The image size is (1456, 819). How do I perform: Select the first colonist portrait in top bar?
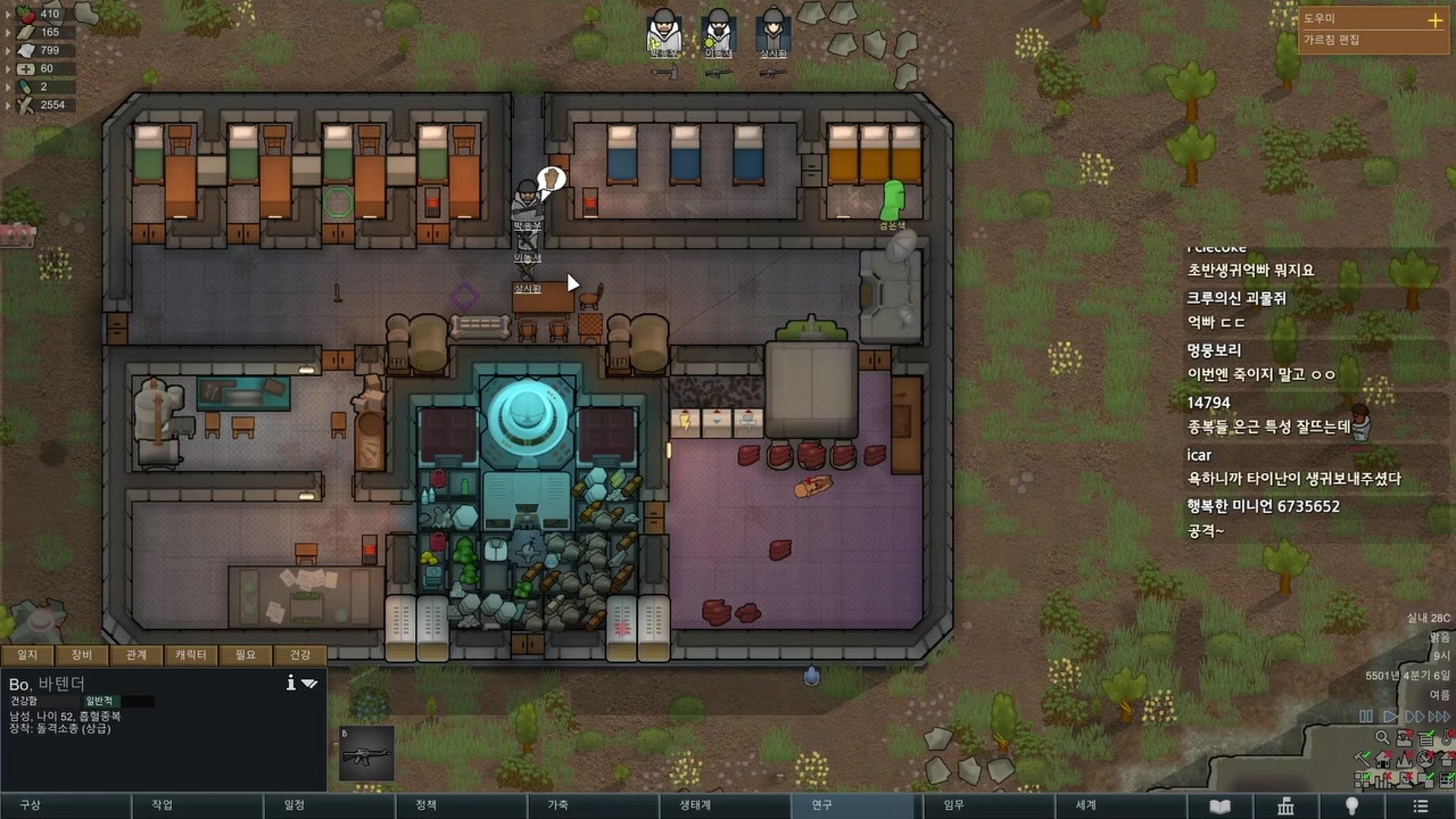click(x=663, y=32)
